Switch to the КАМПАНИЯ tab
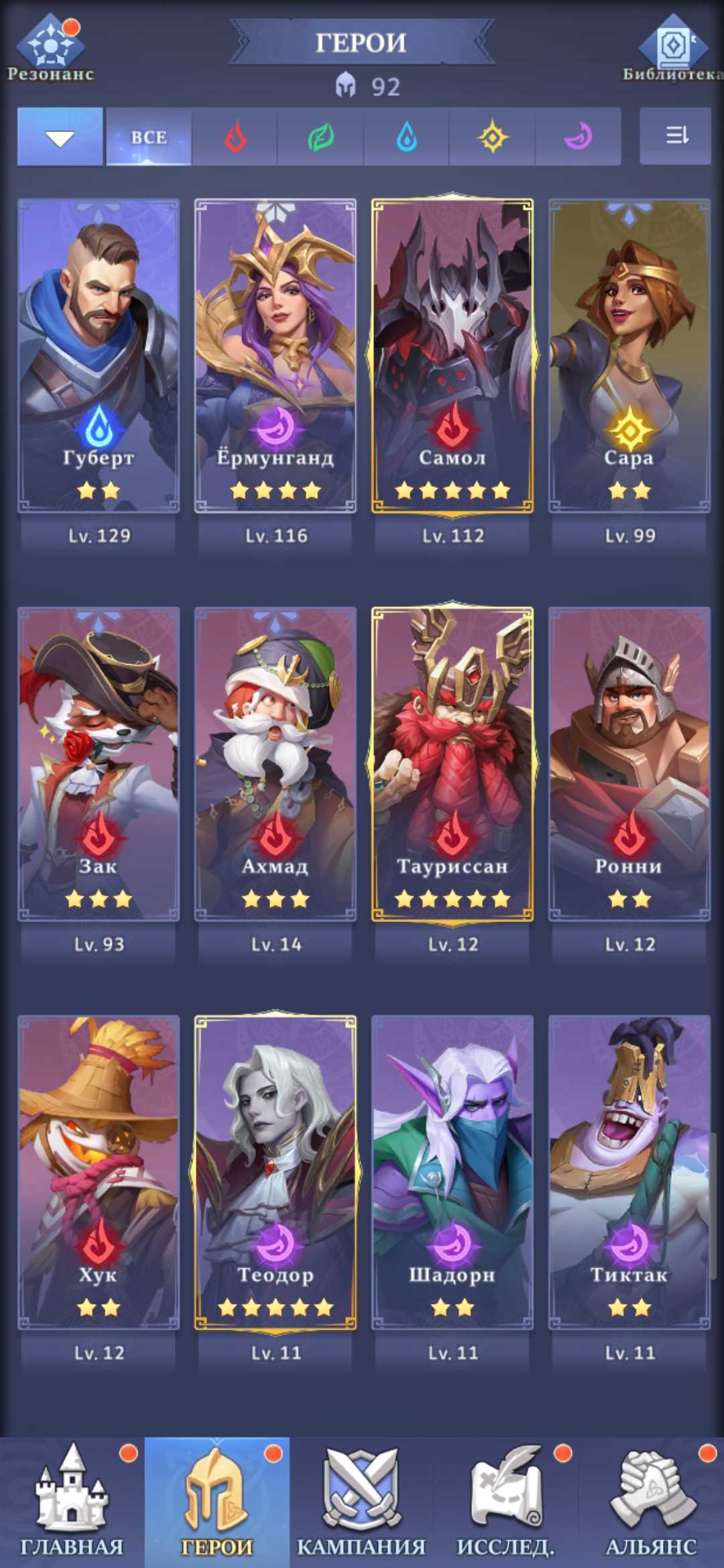The image size is (724, 1568). [x=361, y=1502]
